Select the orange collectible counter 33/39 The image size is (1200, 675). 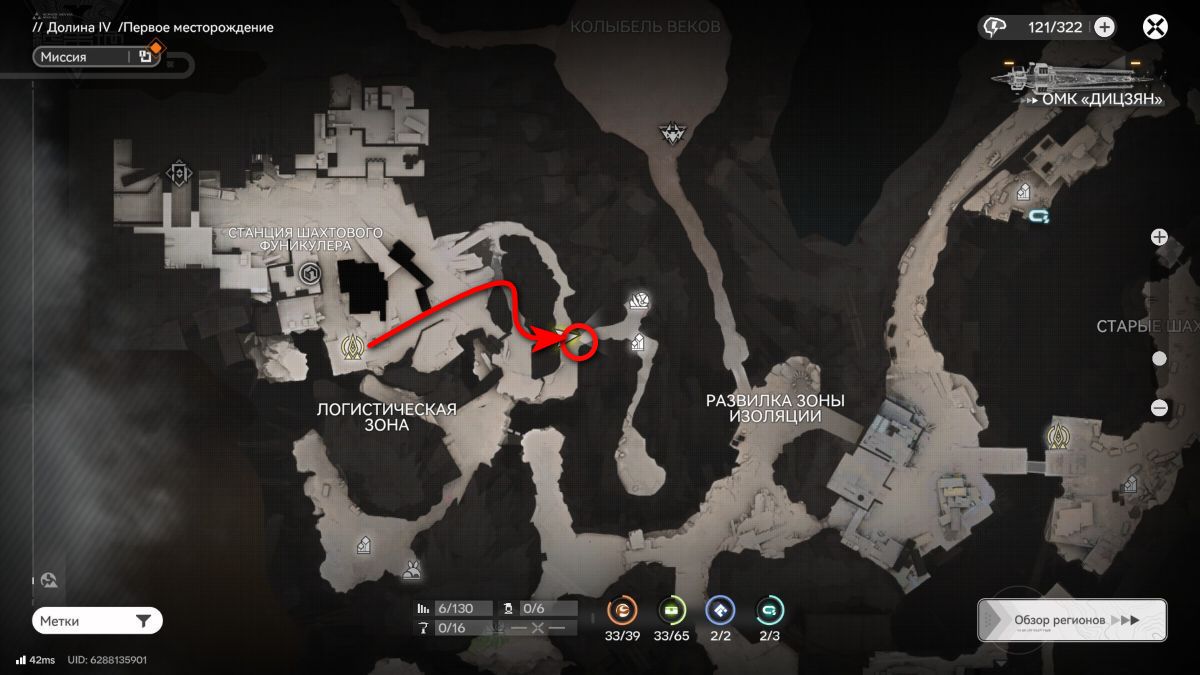click(x=622, y=610)
